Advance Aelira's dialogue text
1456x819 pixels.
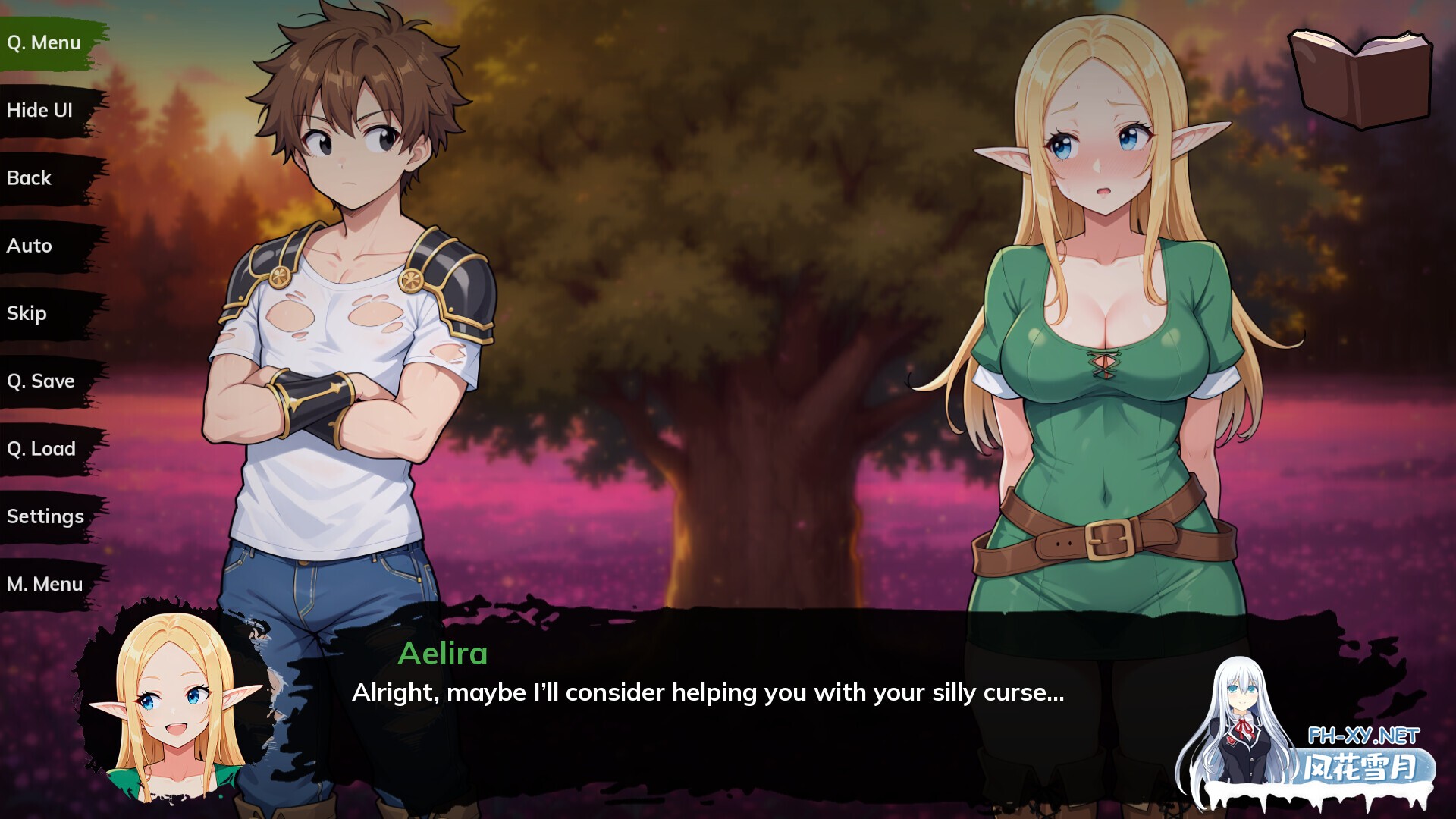708,692
